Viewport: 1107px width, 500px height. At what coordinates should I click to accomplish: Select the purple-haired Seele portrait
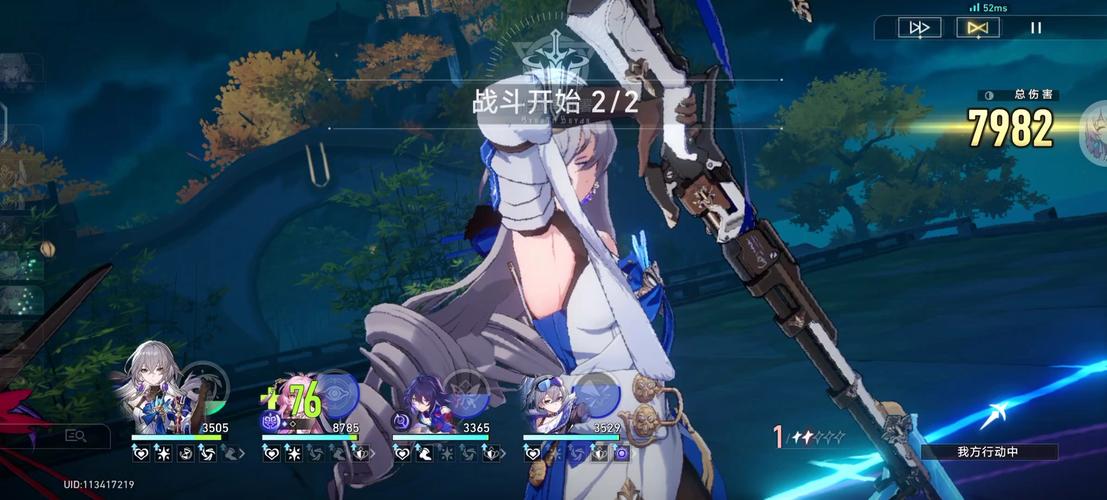pos(418,395)
